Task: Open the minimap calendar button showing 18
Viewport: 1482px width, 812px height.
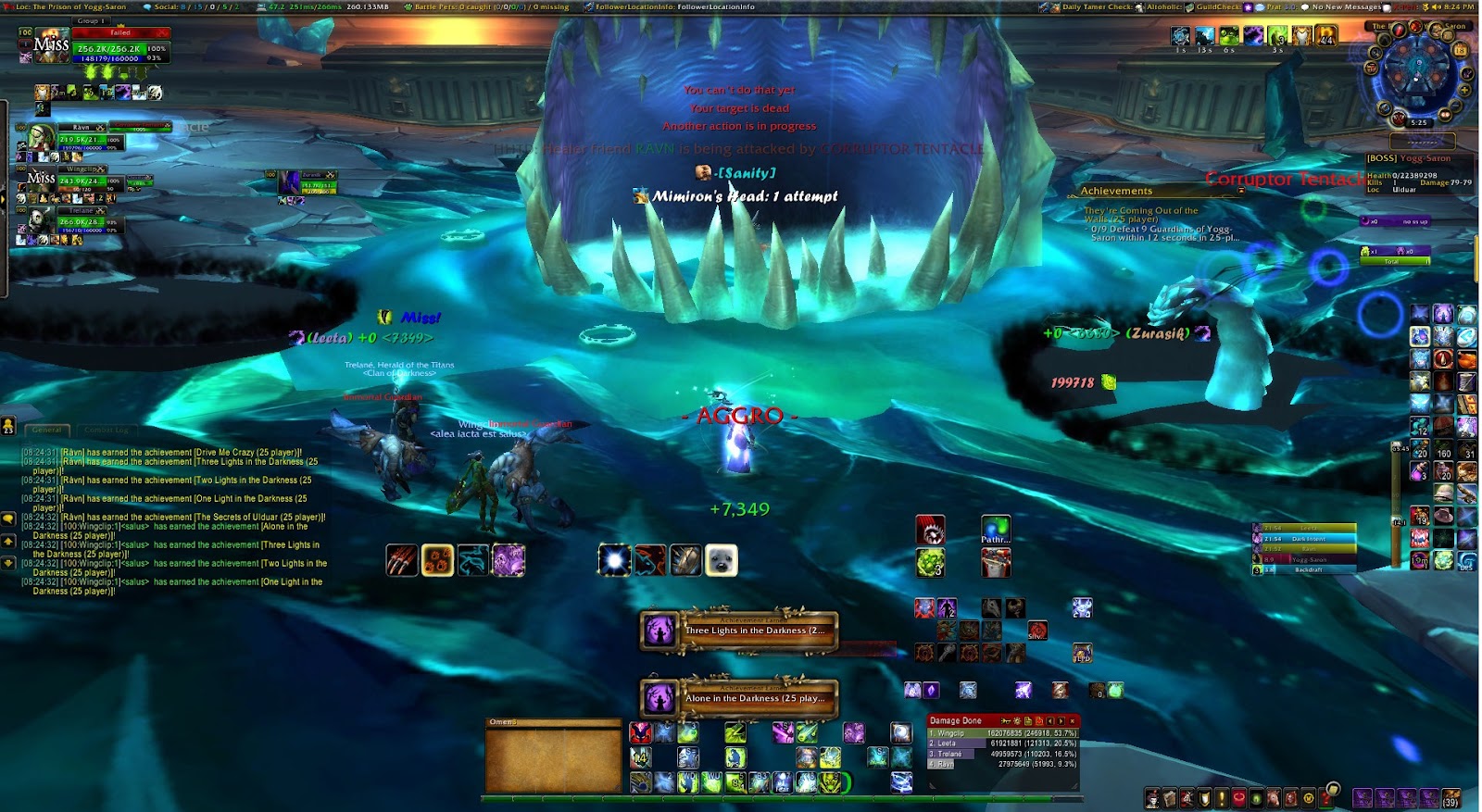Action: pyautogui.click(x=1462, y=48)
